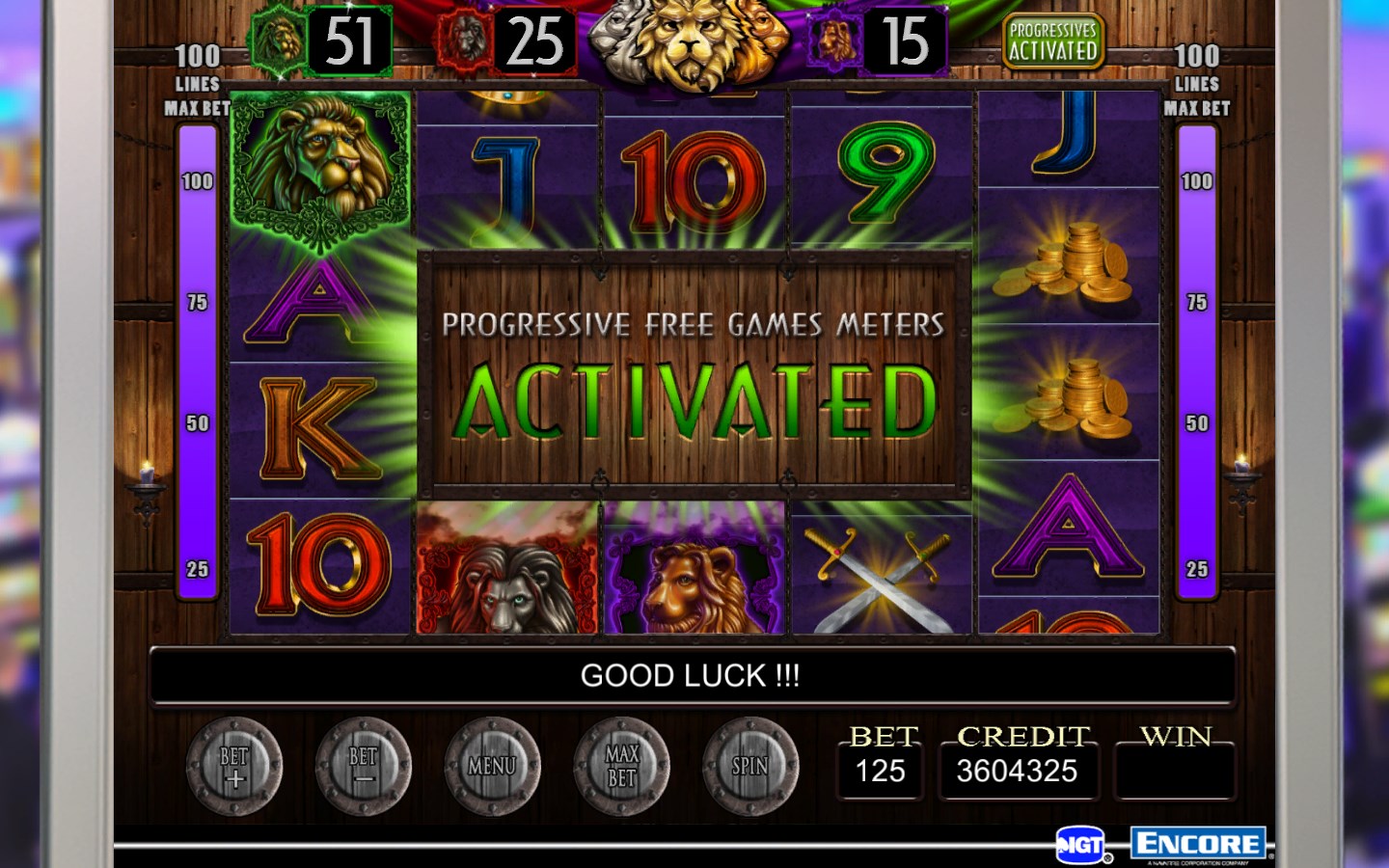Hit the SPIN button

click(750, 767)
